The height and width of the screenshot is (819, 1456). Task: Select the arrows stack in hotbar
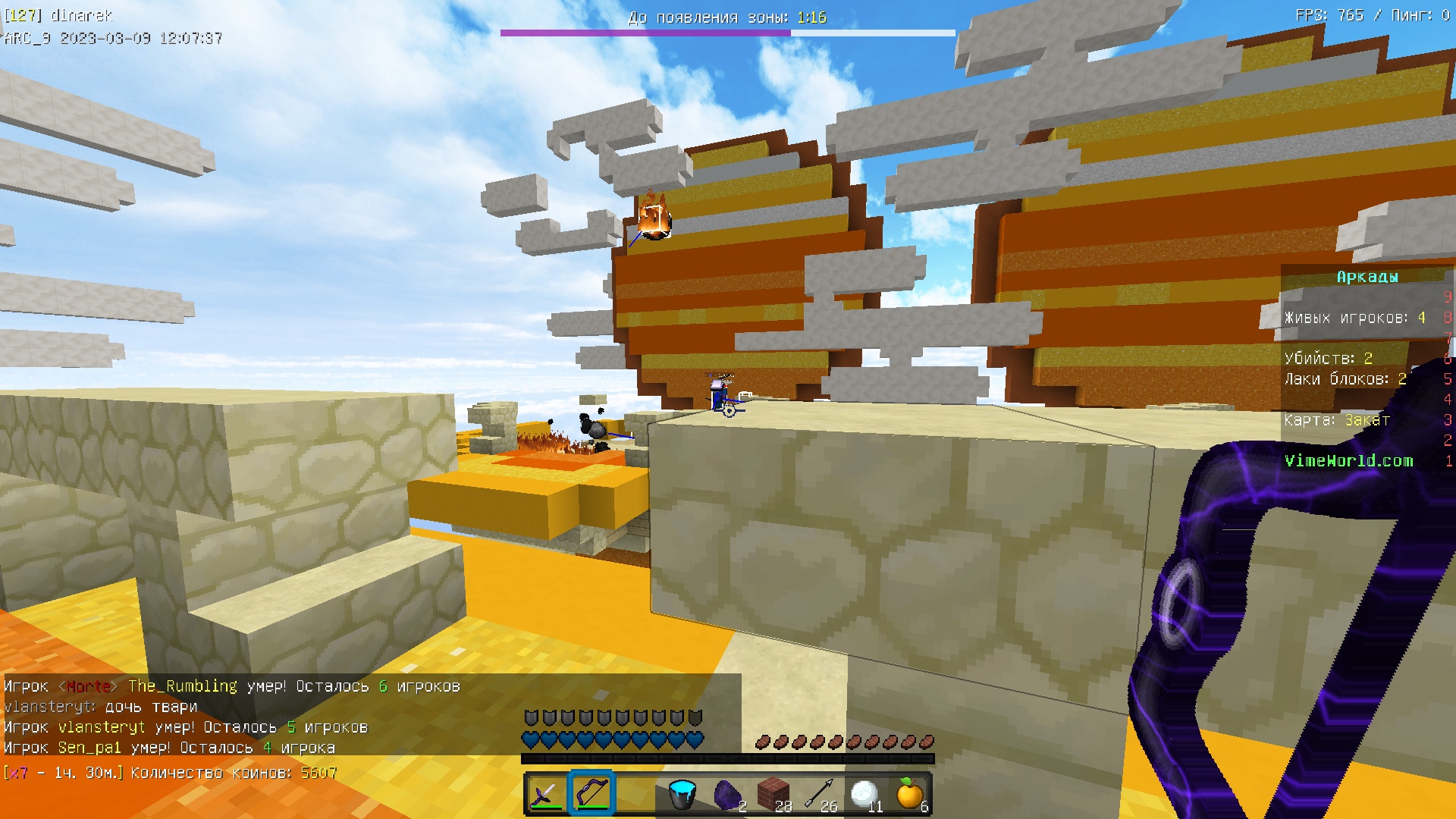(x=819, y=794)
